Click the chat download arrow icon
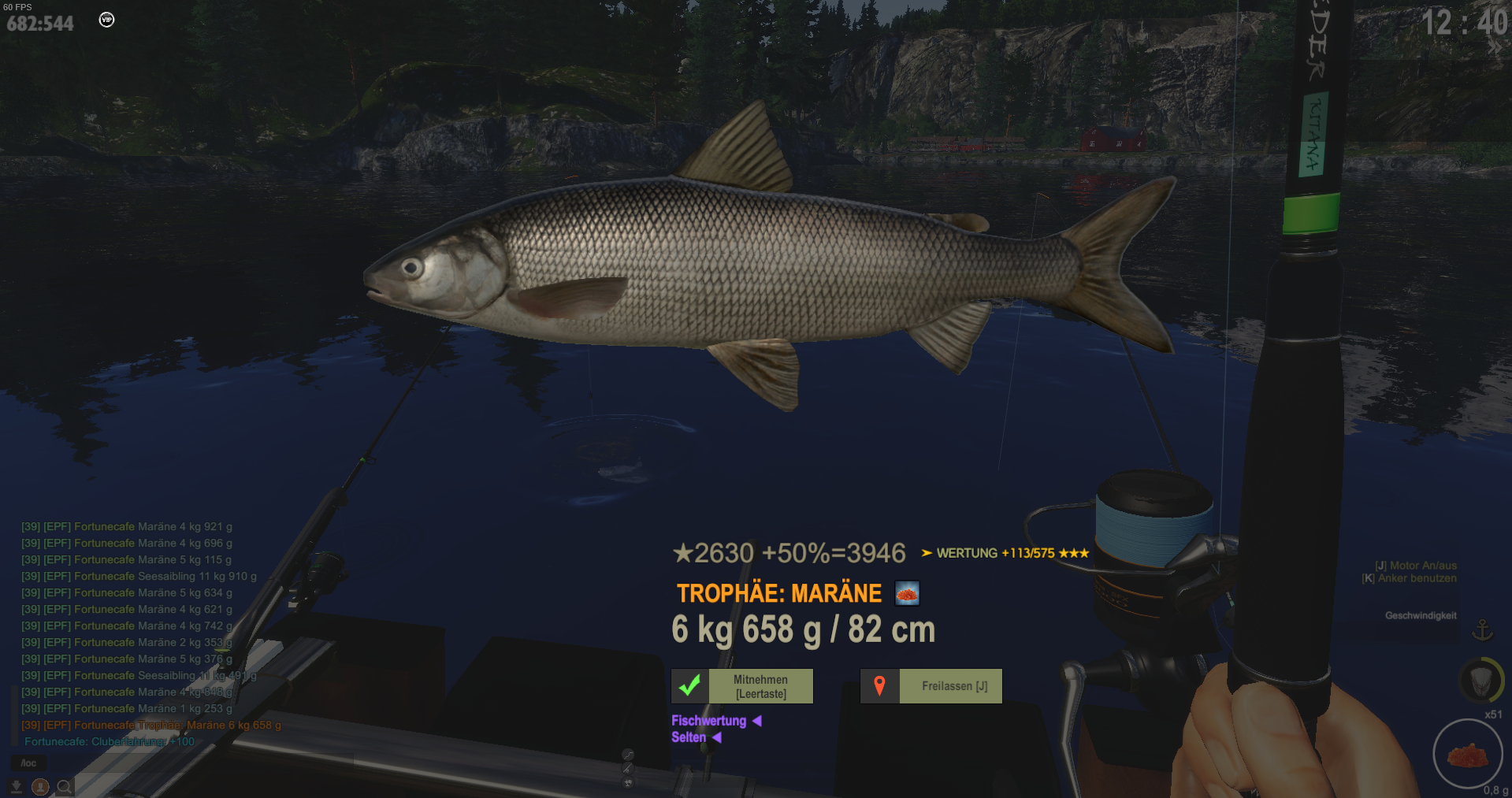The height and width of the screenshot is (798, 1512). (16, 786)
